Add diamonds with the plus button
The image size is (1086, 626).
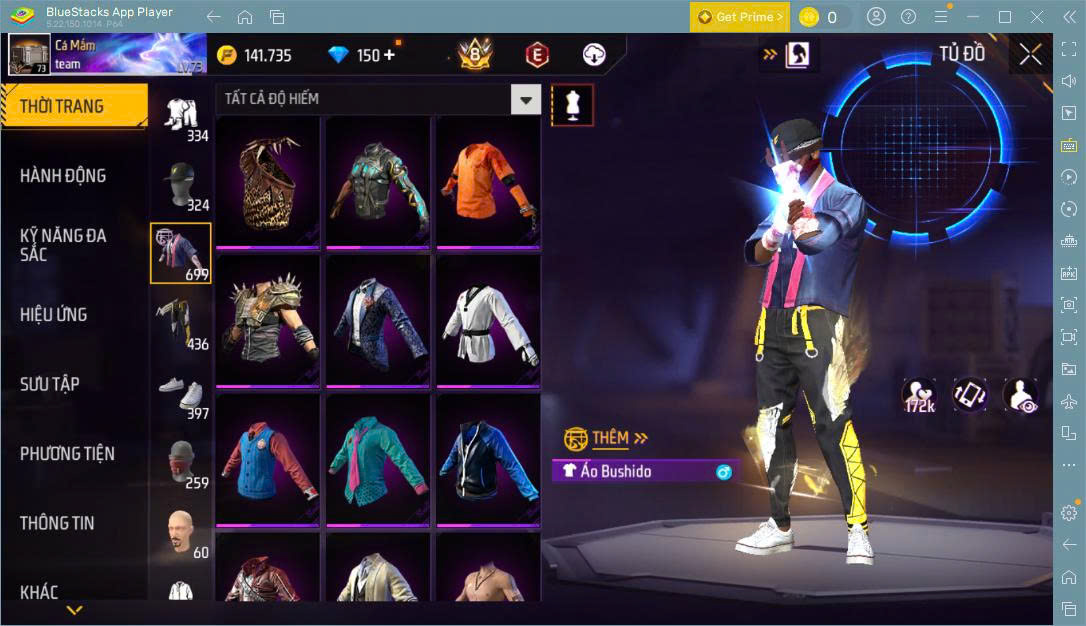tap(389, 55)
